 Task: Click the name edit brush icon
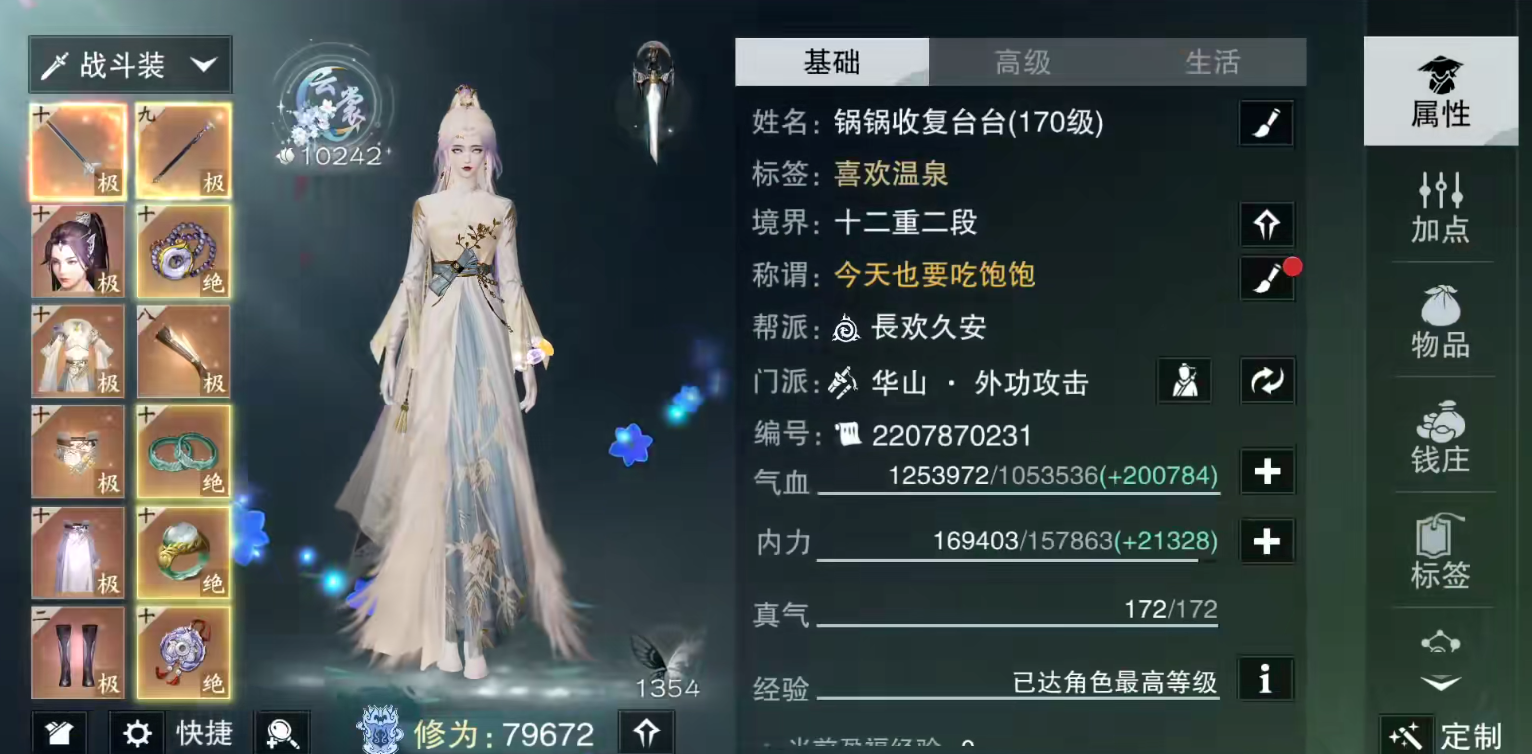click(x=1266, y=123)
